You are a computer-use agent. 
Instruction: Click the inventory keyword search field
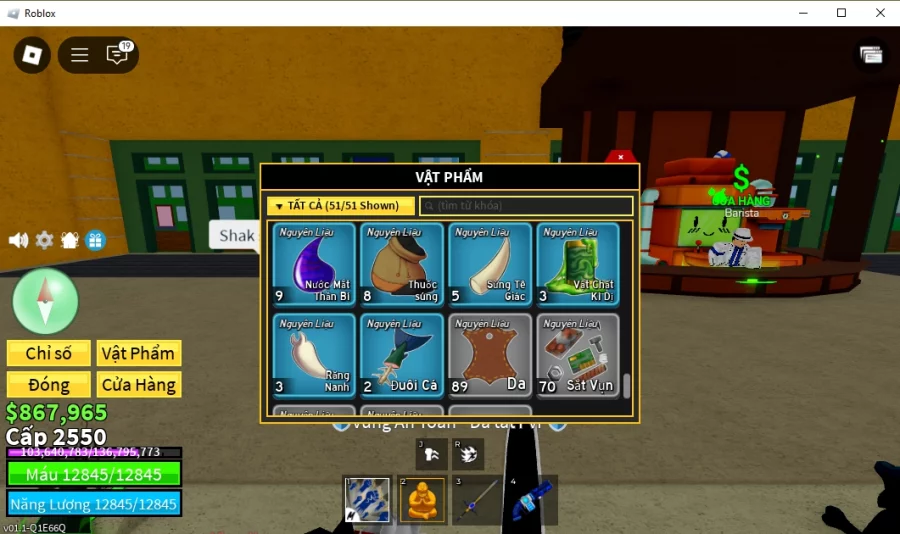tap(526, 206)
